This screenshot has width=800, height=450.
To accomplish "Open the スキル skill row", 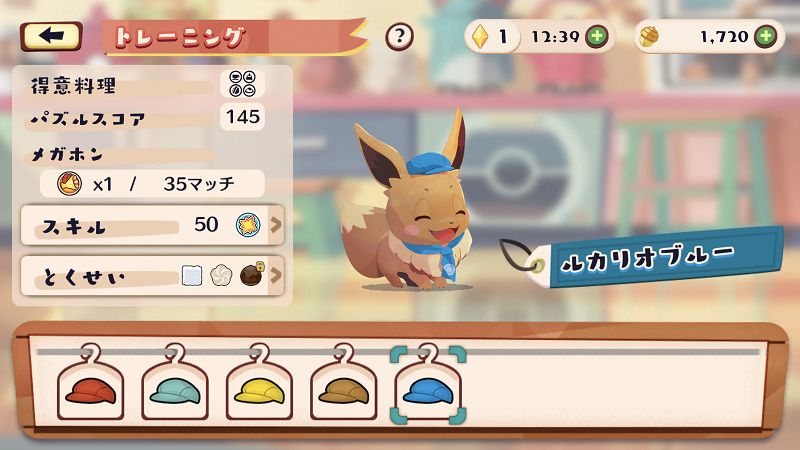I will pyautogui.click(x=152, y=225).
